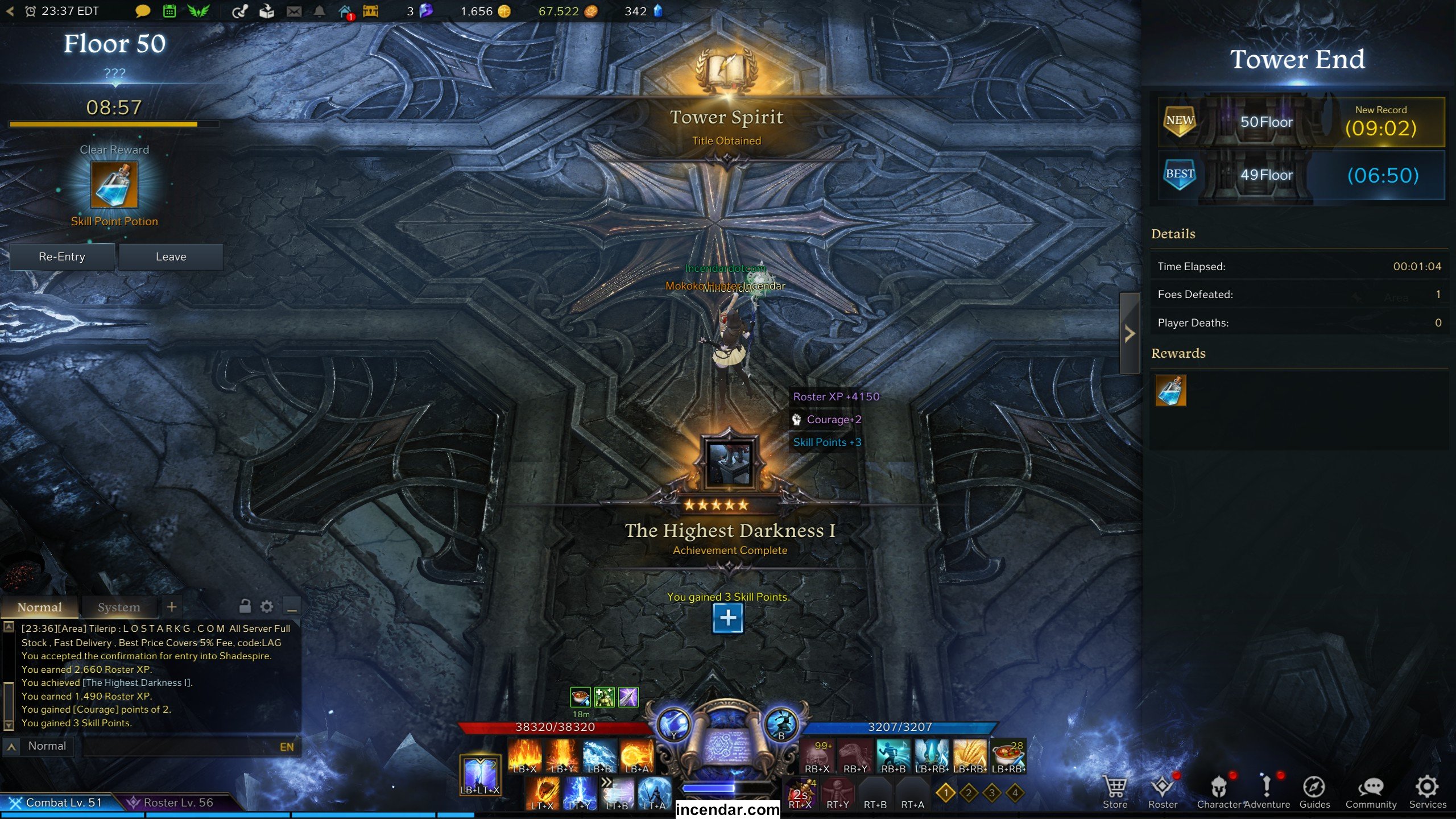
Task: Leave the tower floor
Action: pos(171,257)
